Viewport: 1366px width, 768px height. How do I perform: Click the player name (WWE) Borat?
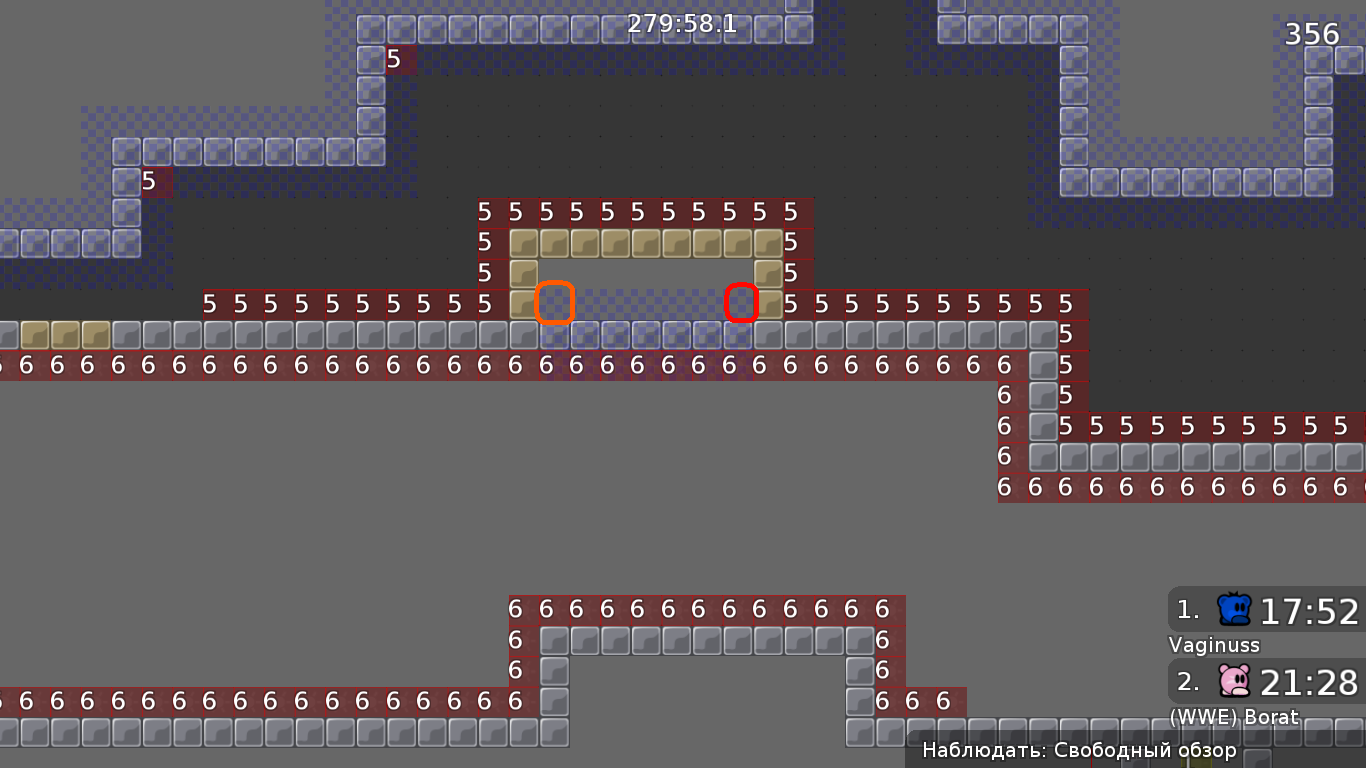coord(1233,717)
